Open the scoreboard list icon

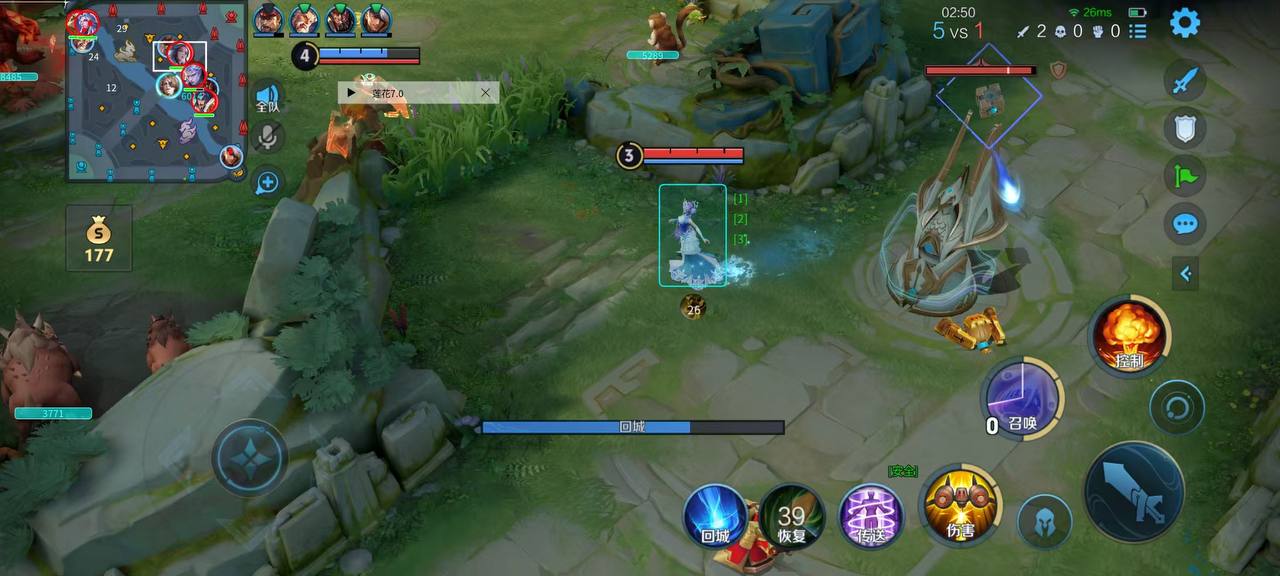click(x=1138, y=31)
